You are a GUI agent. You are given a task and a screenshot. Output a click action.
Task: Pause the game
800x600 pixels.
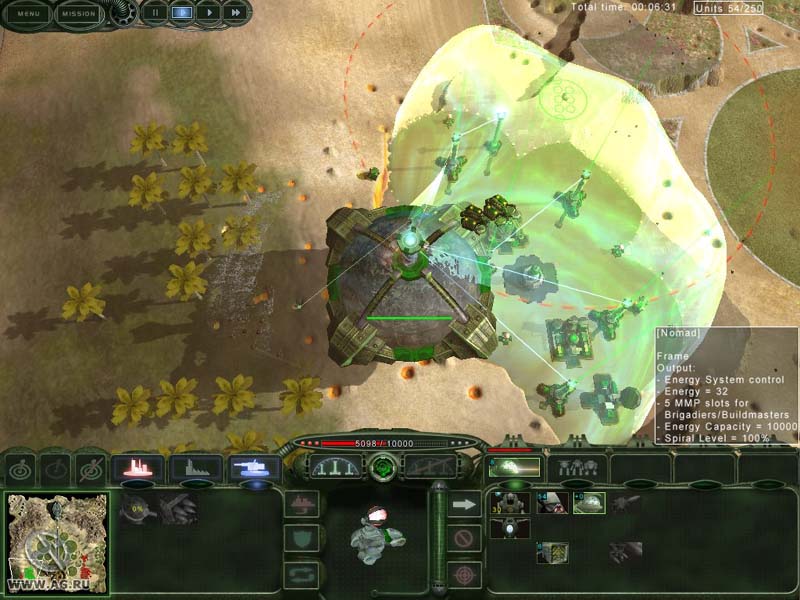[155, 13]
